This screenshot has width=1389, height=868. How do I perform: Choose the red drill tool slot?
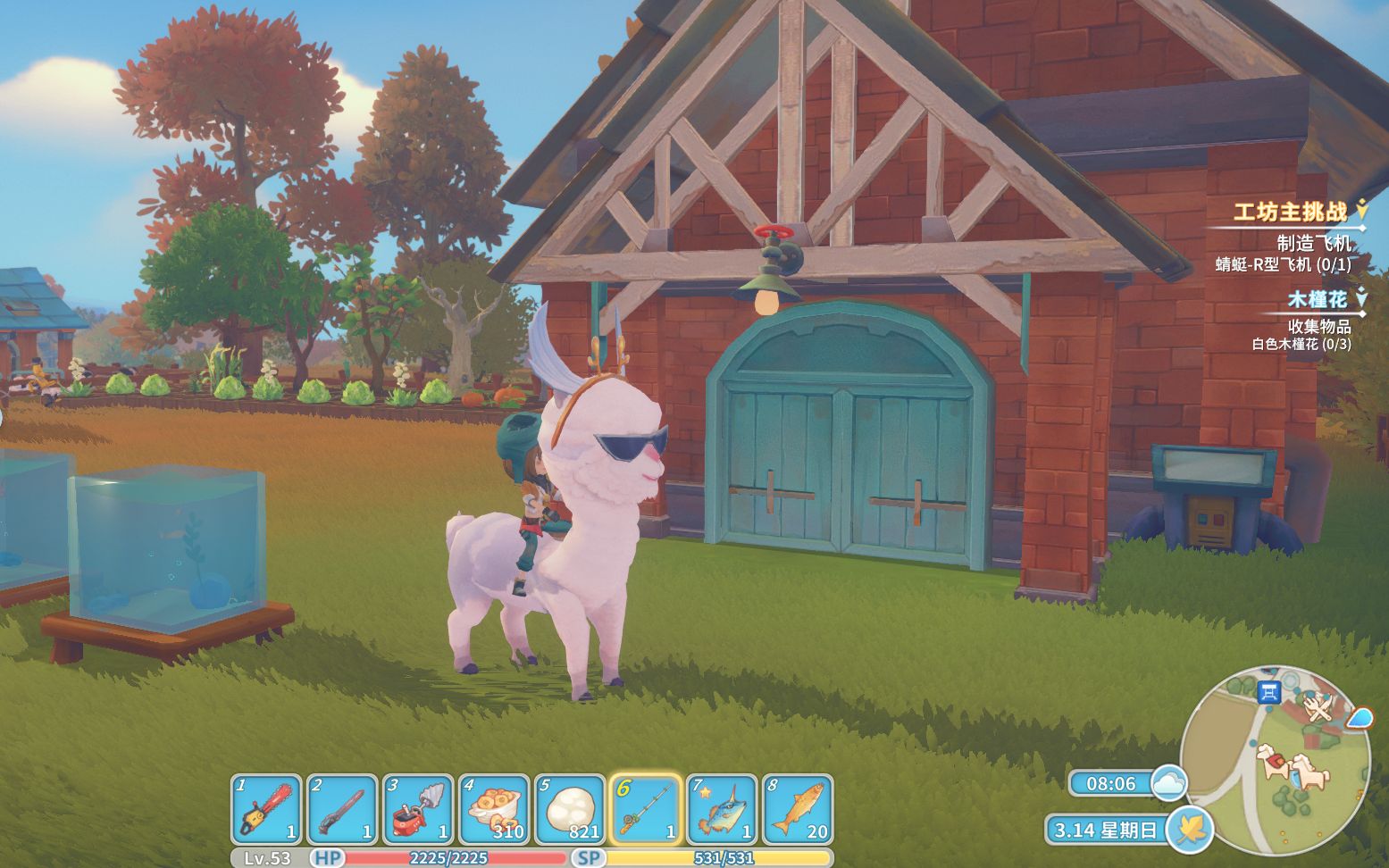click(x=418, y=809)
